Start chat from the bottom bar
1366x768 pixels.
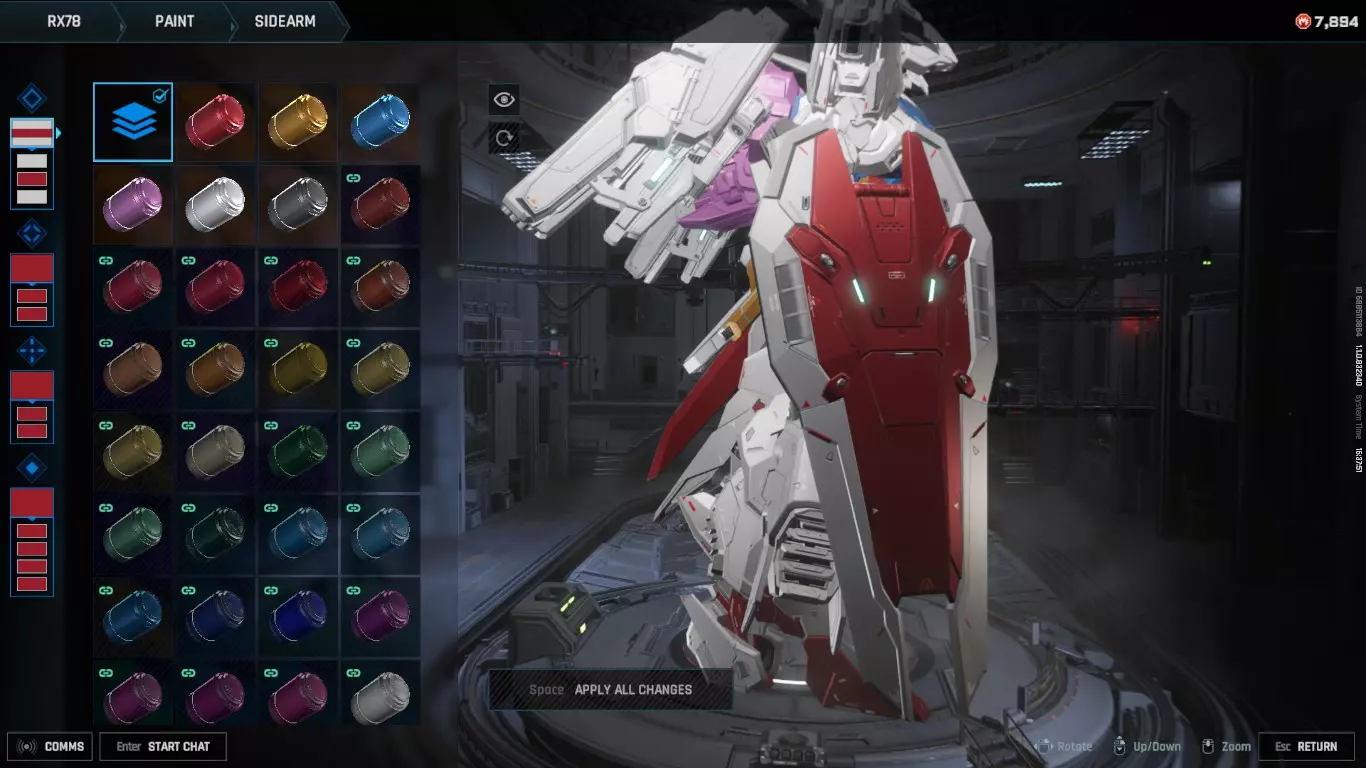tap(164, 747)
